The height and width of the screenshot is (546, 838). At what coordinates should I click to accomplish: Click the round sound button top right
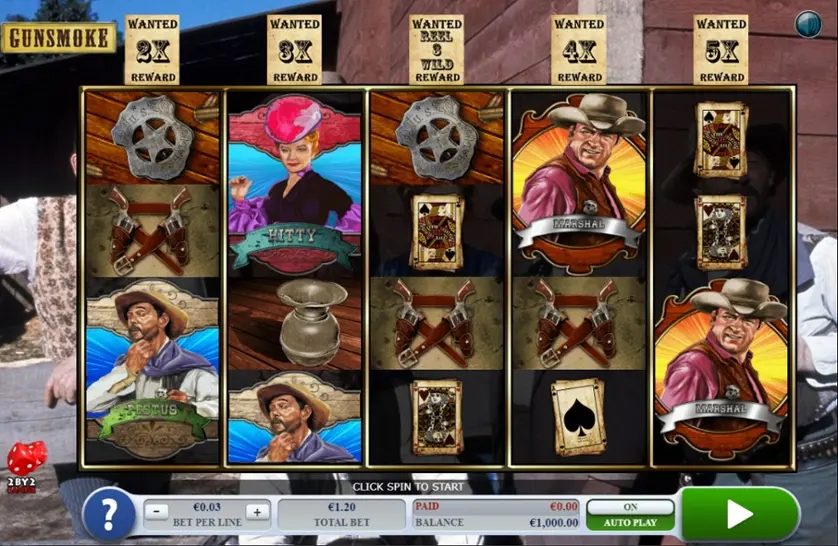click(807, 25)
